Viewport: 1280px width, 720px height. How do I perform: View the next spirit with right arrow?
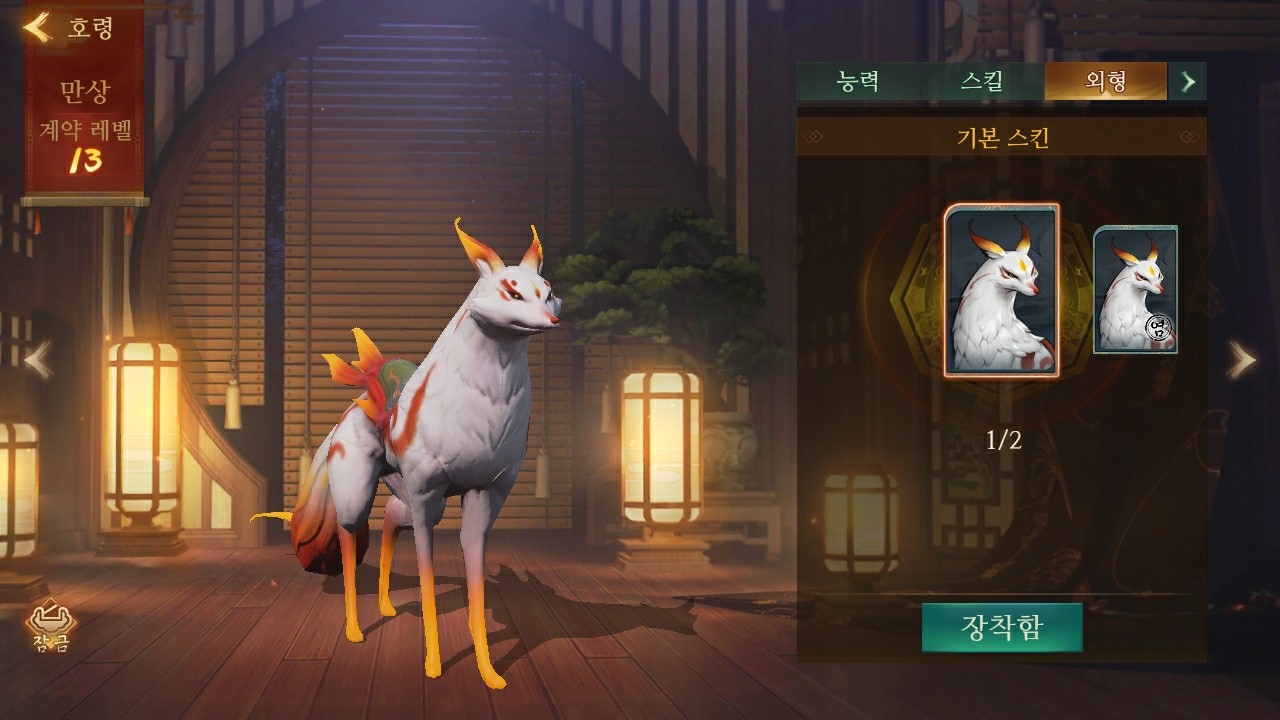click(x=1241, y=360)
